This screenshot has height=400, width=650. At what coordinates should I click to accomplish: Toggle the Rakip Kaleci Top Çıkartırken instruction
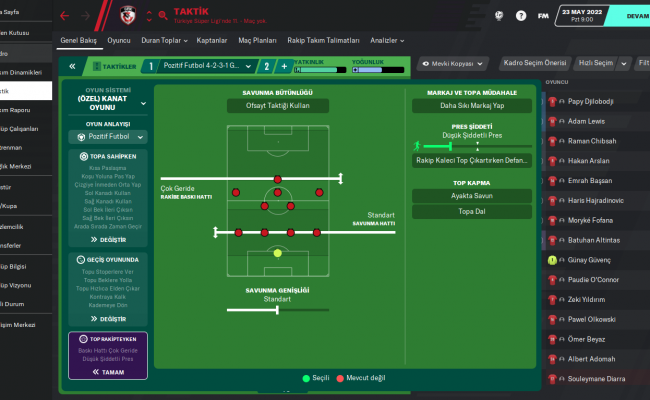471,161
